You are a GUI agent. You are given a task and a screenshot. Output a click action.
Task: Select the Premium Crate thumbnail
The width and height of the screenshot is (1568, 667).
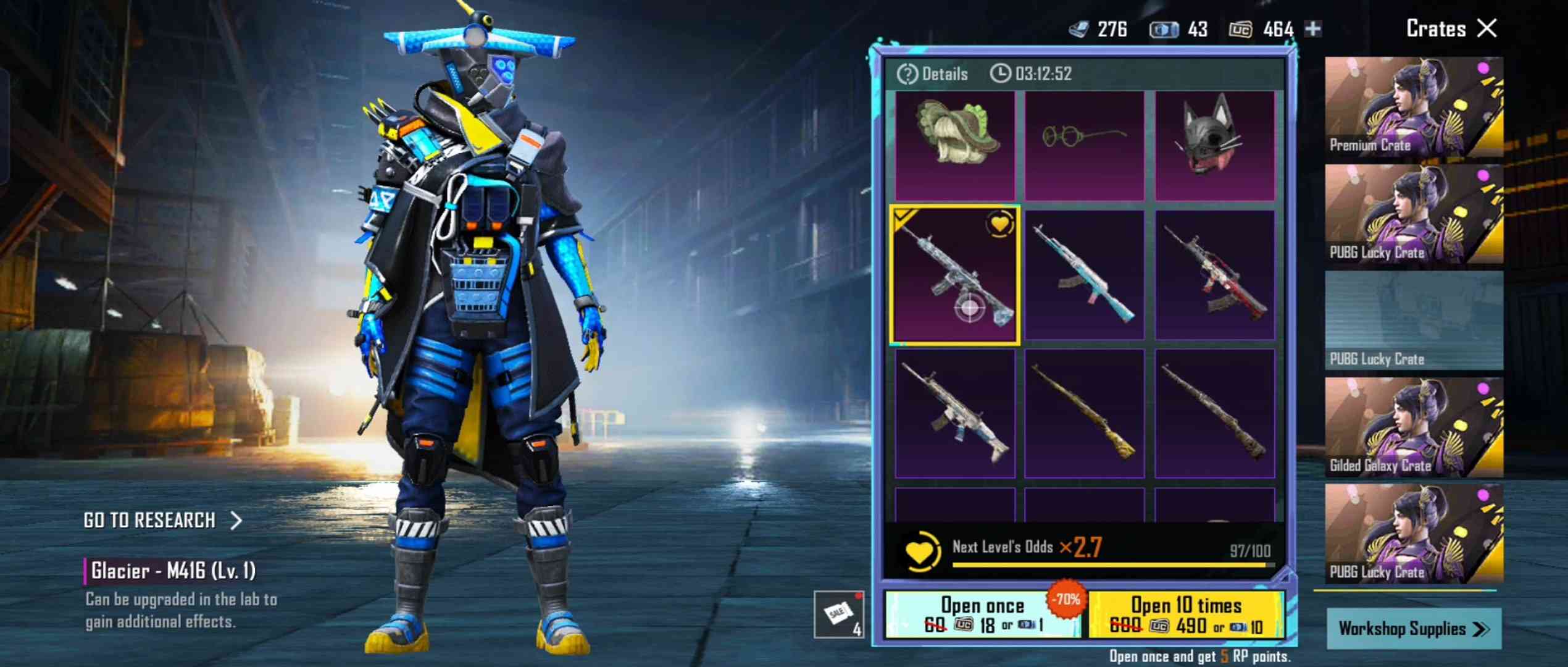pos(1414,106)
